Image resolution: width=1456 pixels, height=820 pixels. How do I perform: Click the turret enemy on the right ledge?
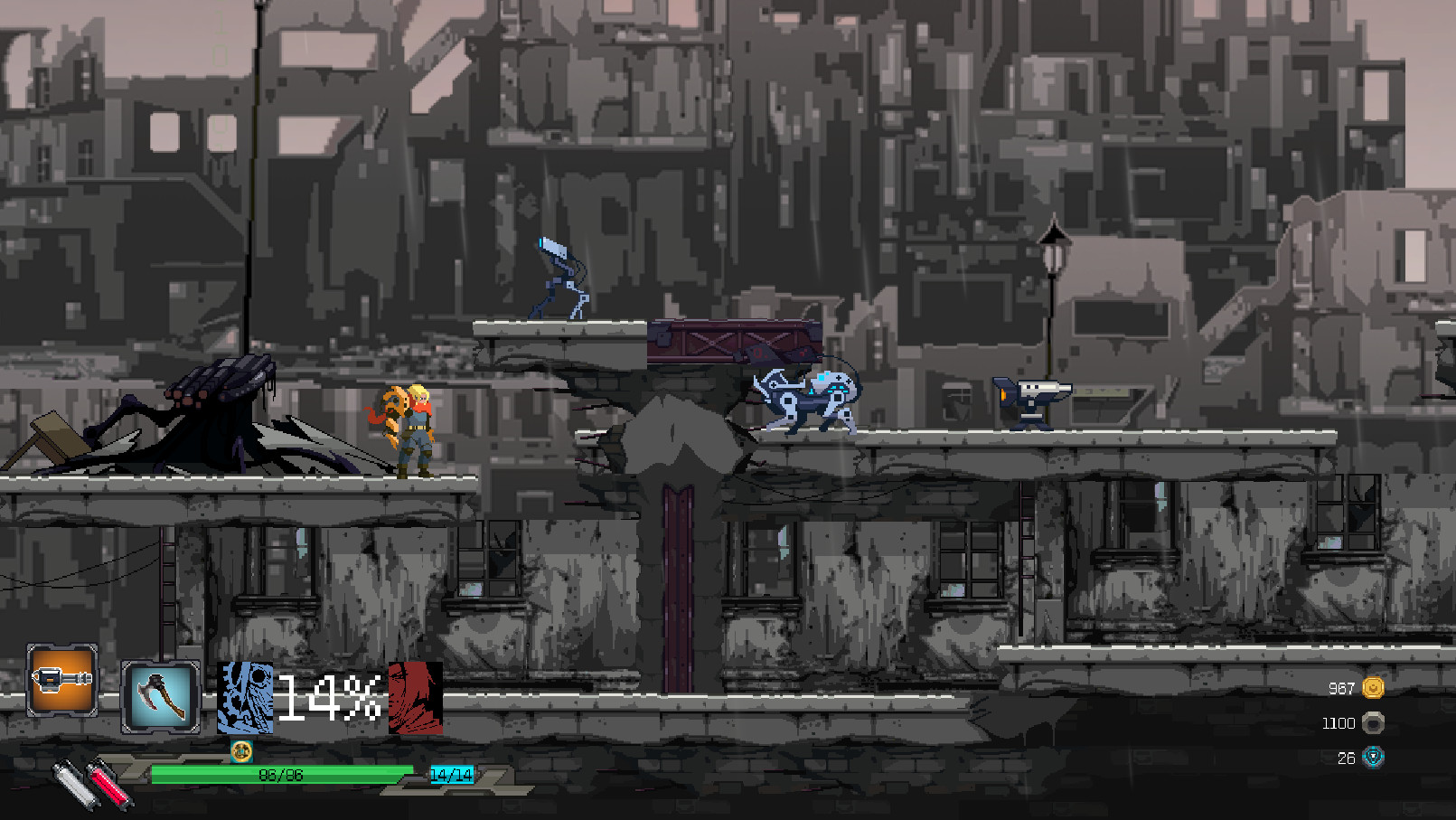coord(1030,402)
